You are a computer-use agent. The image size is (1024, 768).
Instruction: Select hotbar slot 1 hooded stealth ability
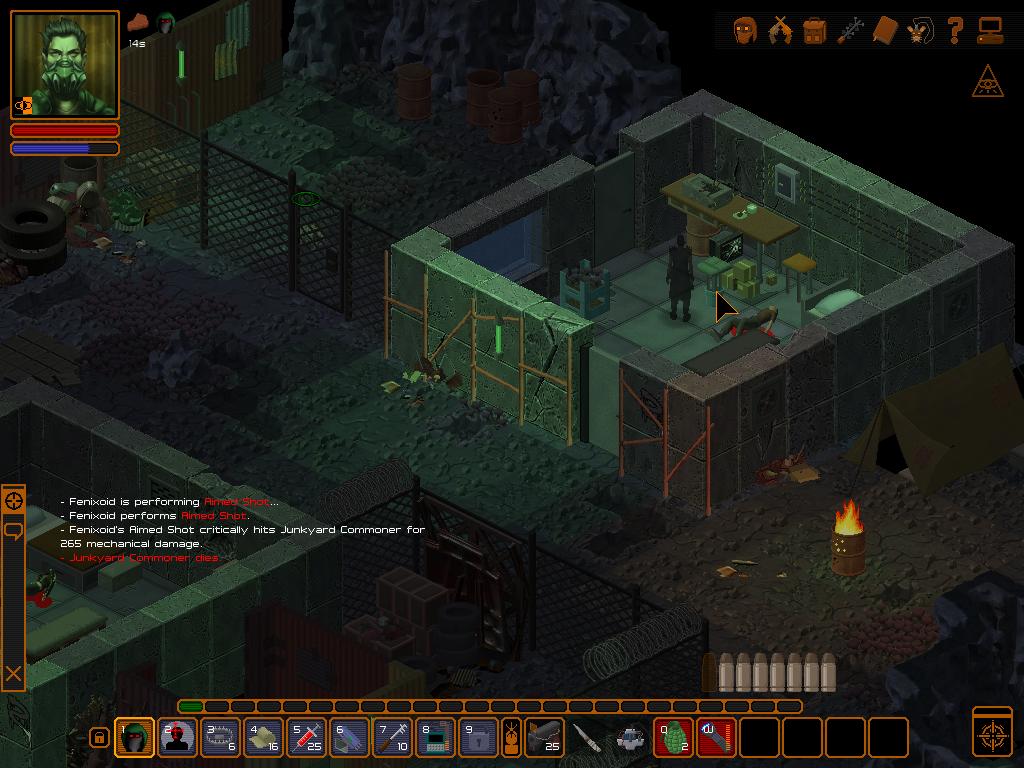135,738
